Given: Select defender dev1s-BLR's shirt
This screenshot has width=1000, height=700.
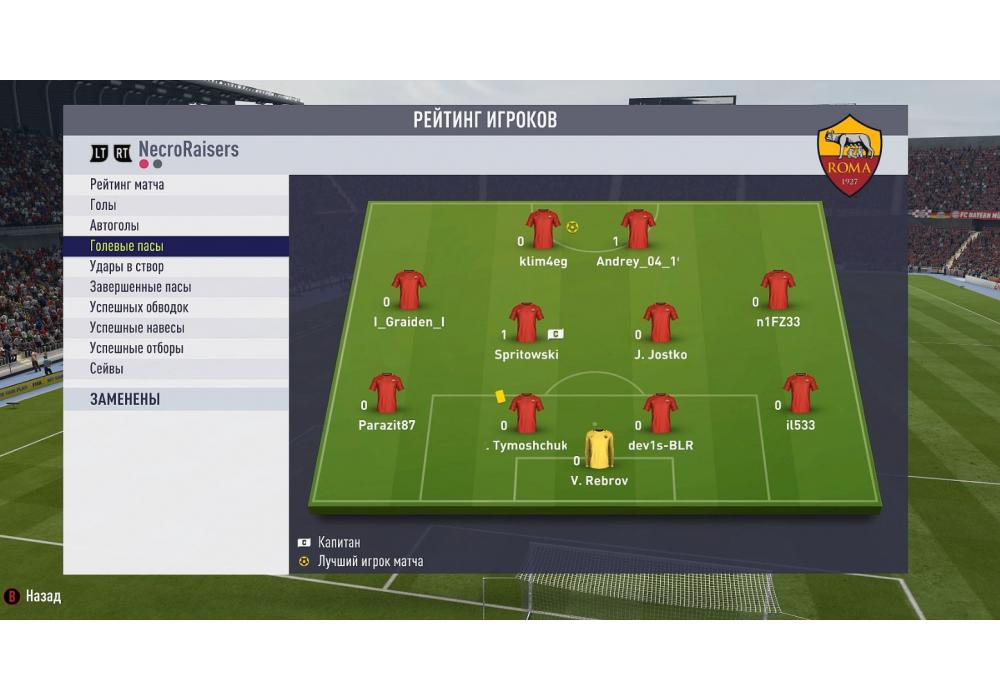Looking at the screenshot, I should [x=660, y=413].
